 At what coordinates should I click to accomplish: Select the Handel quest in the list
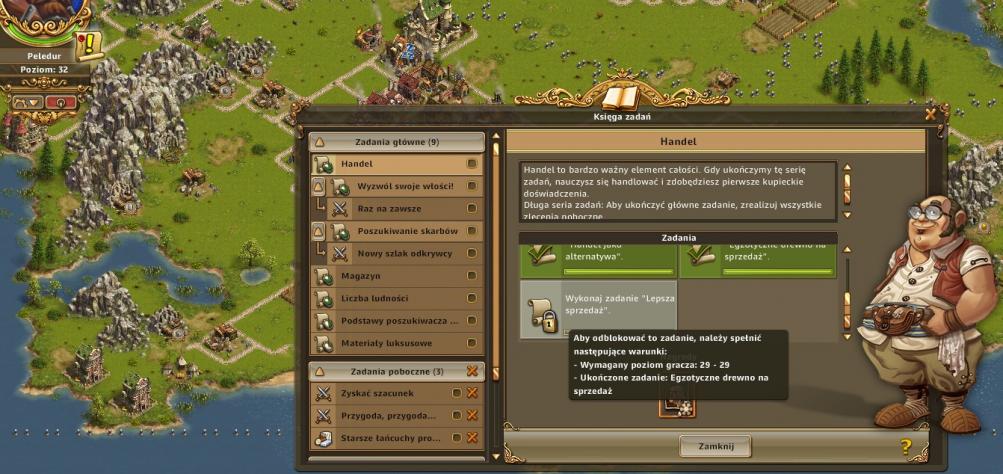click(x=397, y=164)
